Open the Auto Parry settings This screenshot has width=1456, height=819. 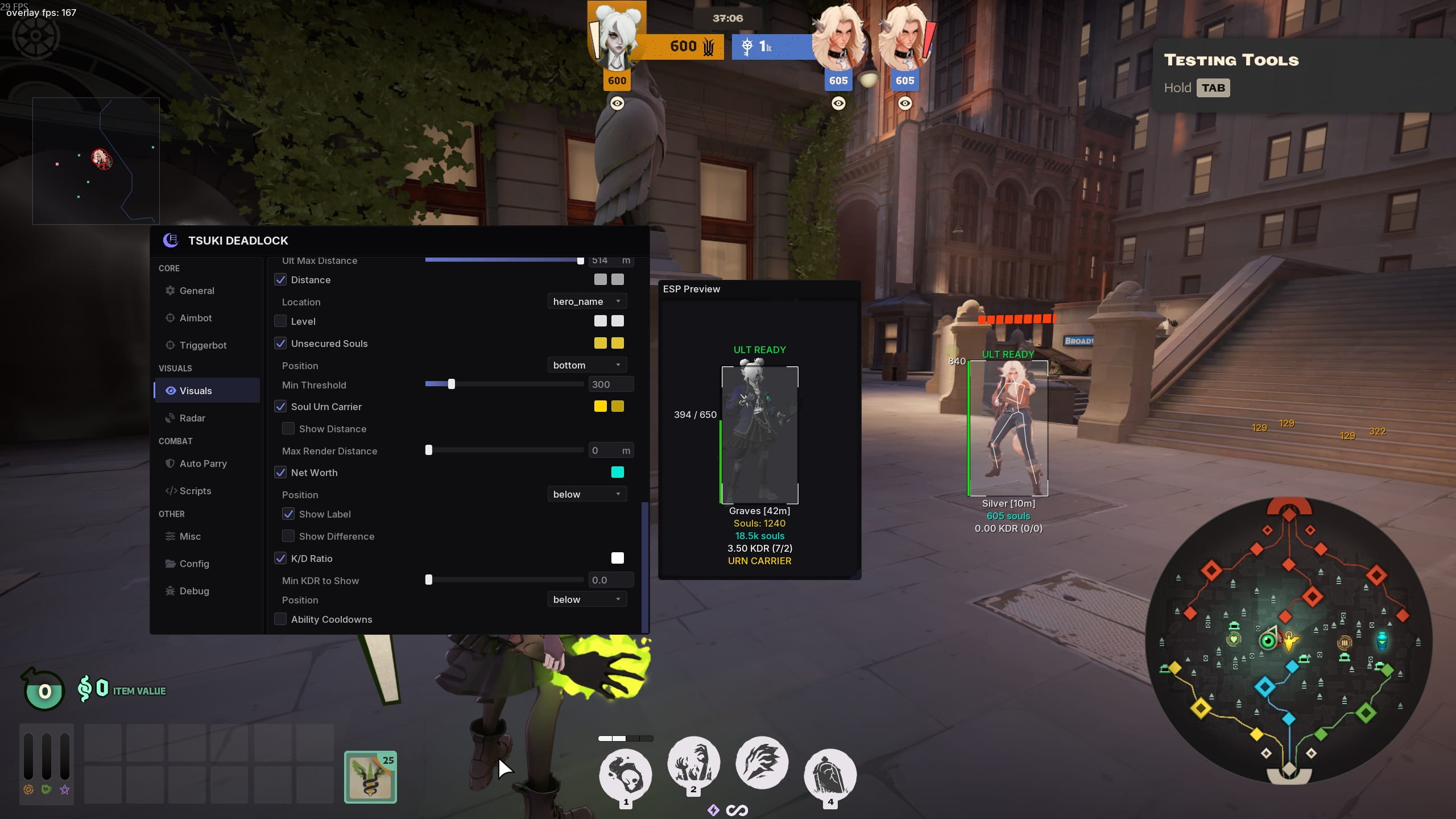pyautogui.click(x=202, y=464)
